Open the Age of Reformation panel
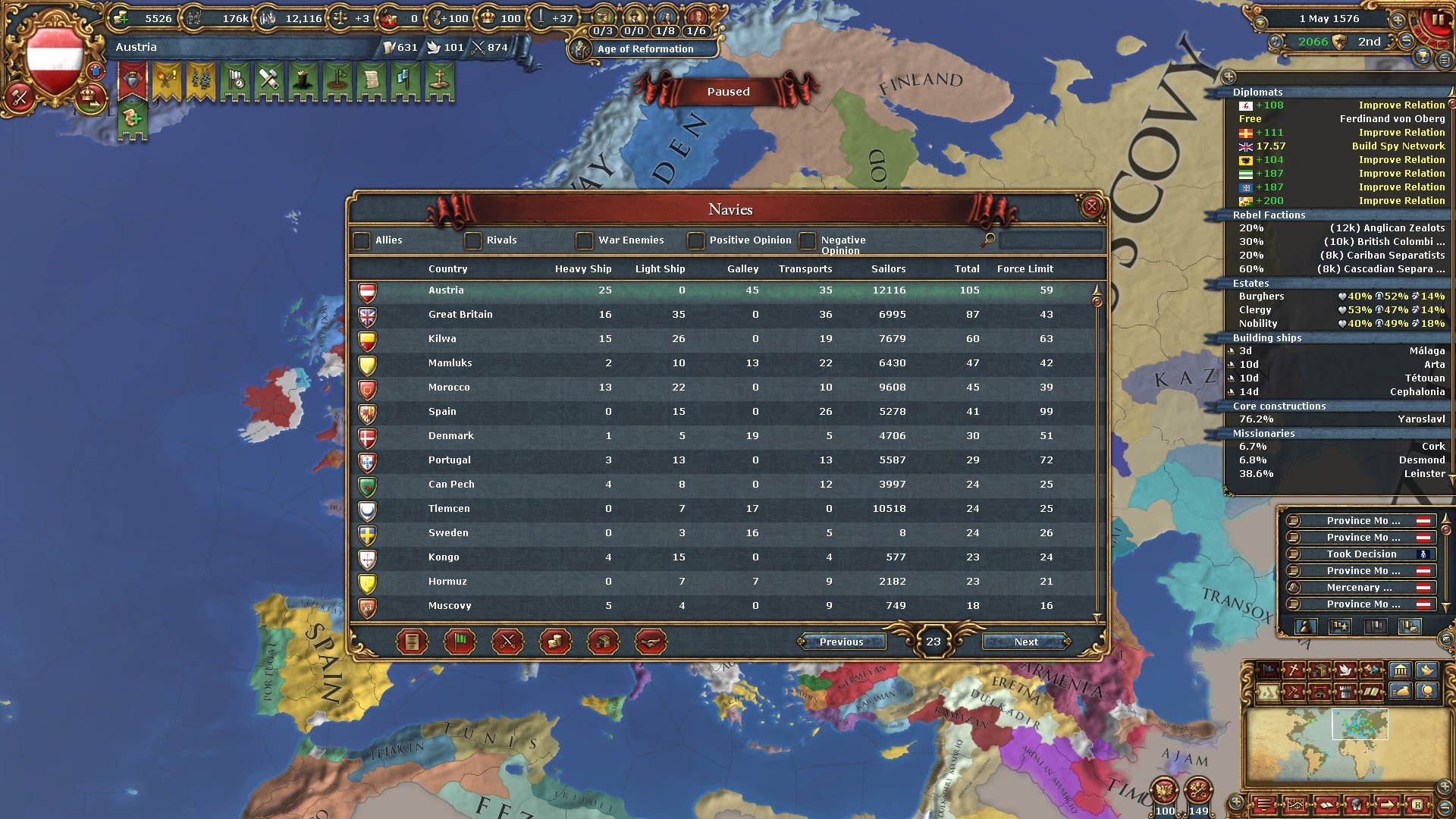 pyautogui.click(x=645, y=49)
